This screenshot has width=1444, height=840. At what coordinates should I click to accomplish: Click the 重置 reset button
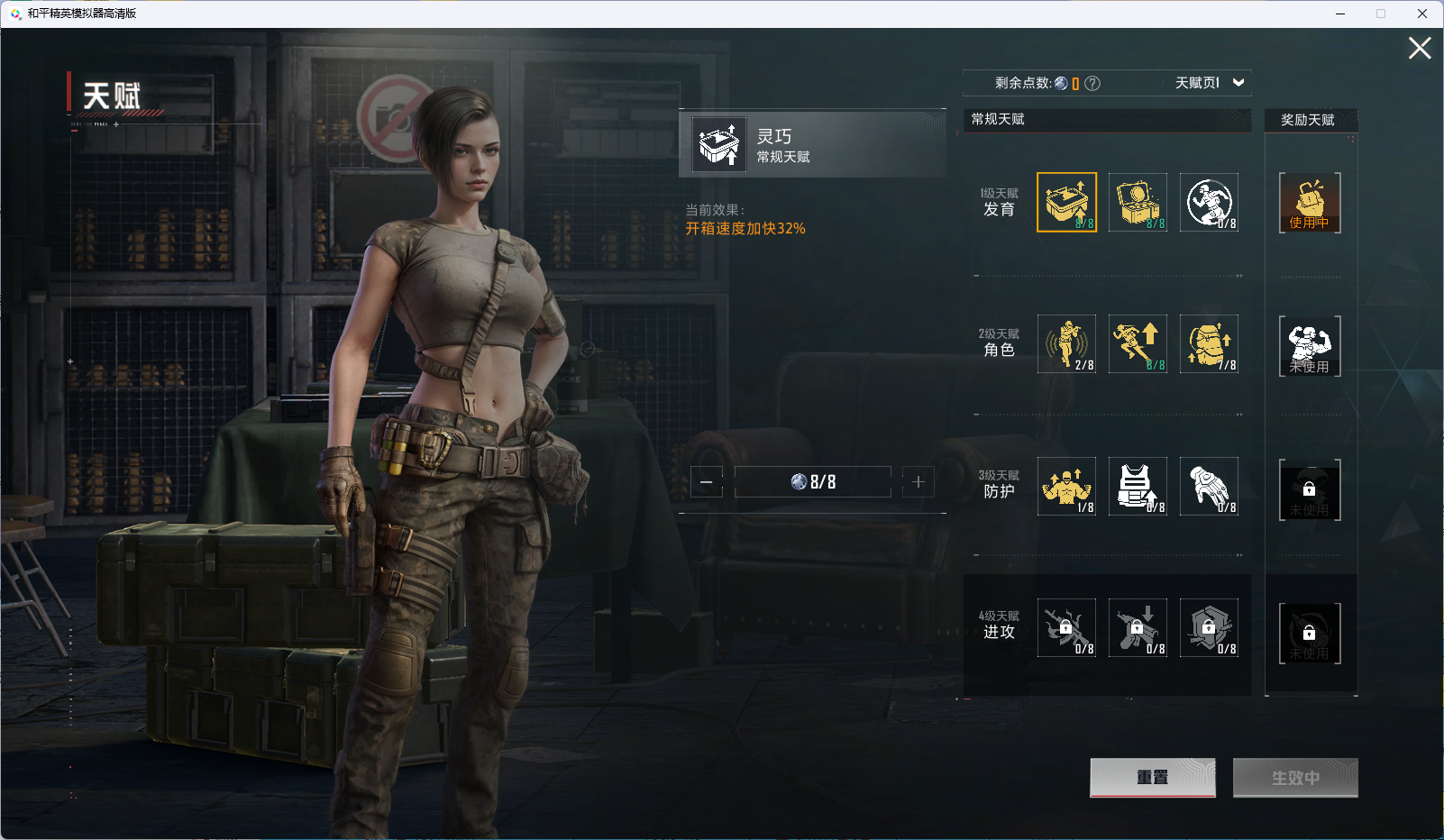(1152, 777)
